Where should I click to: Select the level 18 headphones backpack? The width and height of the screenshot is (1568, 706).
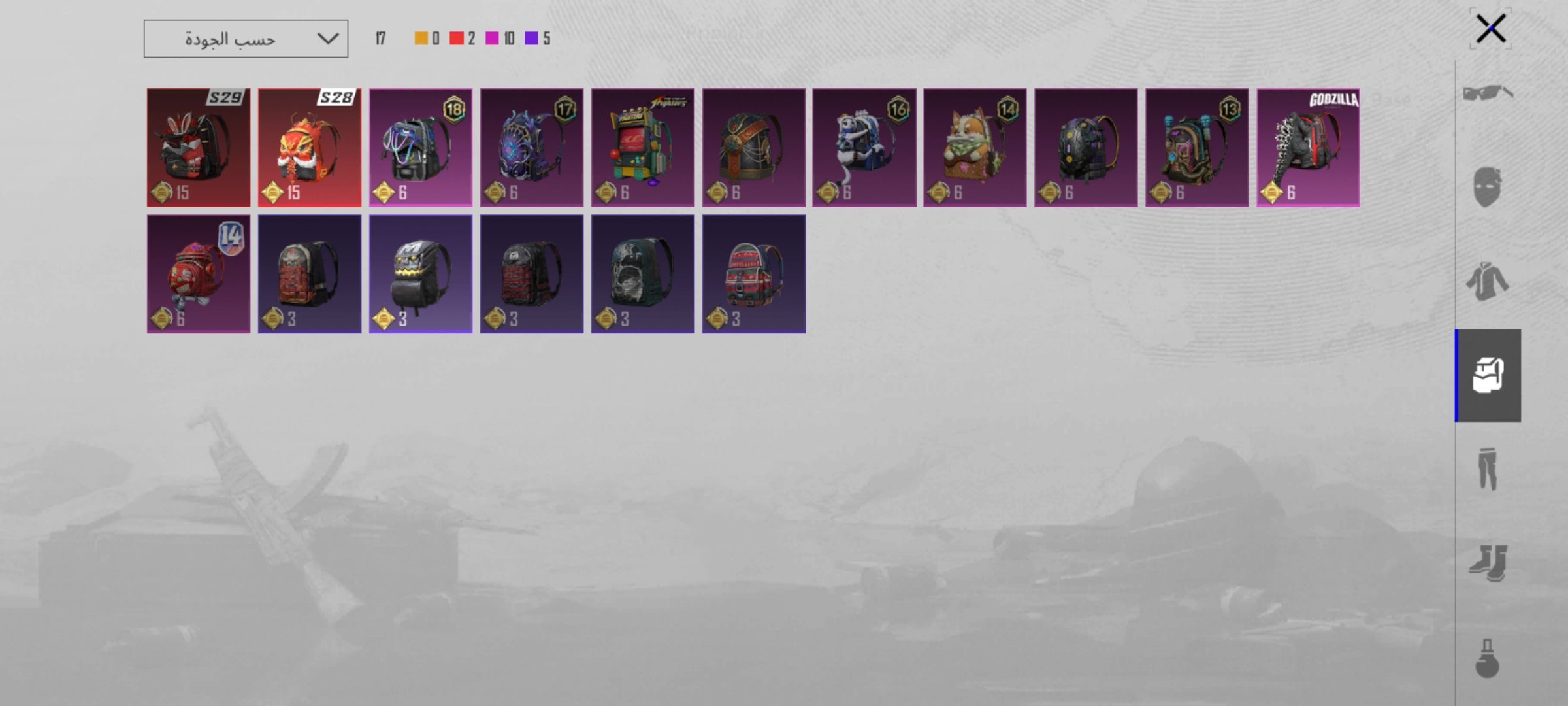pos(421,148)
